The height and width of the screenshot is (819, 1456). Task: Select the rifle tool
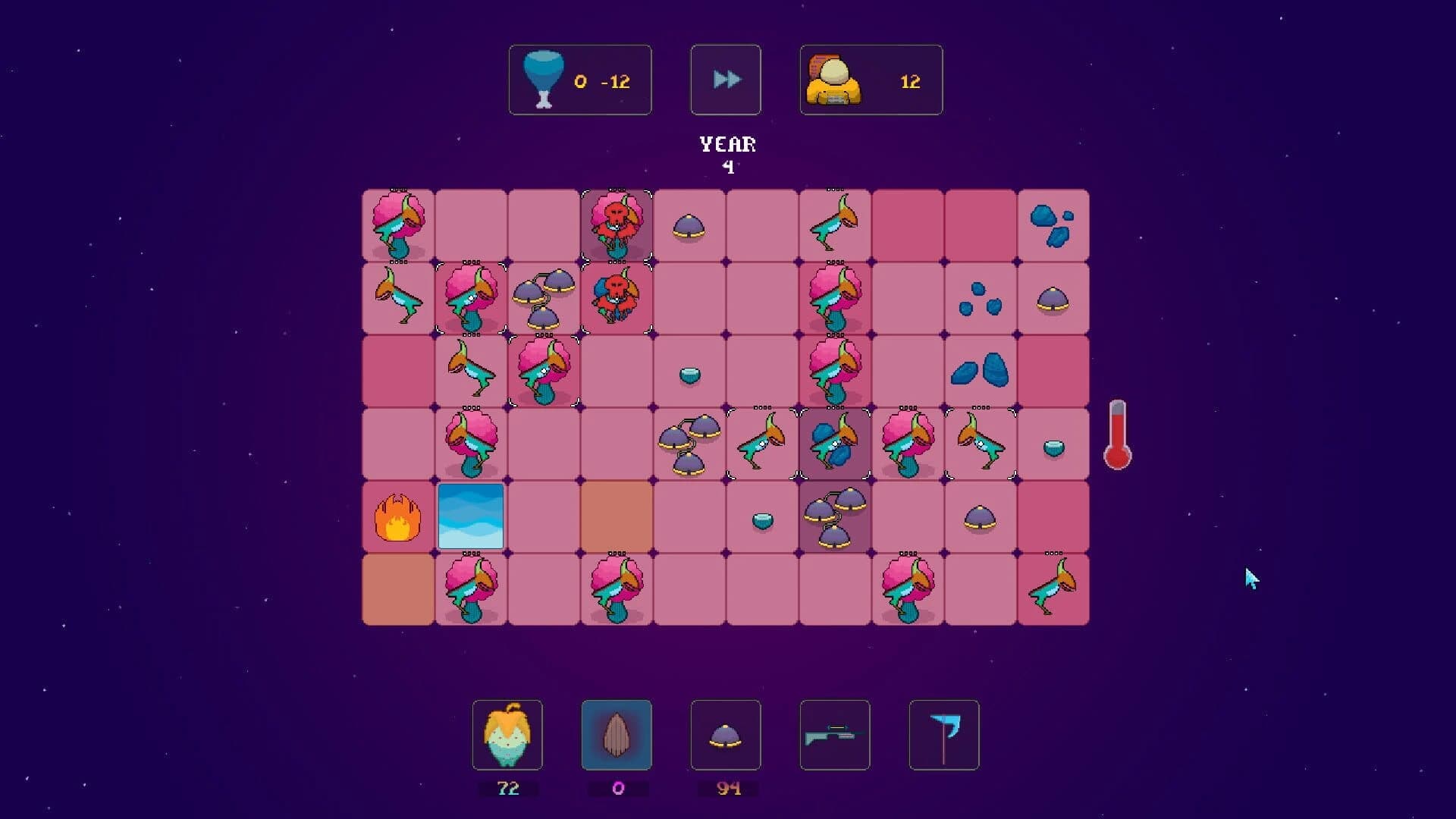(834, 735)
